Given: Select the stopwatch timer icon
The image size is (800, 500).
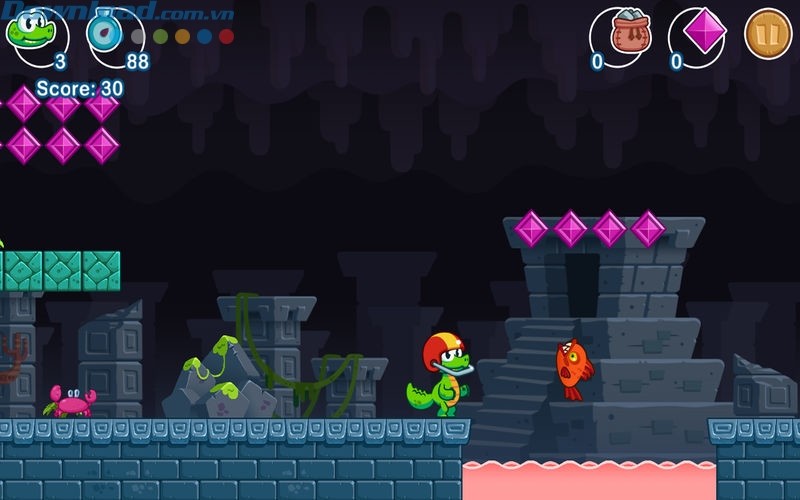Looking at the screenshot, I should 107,31.
